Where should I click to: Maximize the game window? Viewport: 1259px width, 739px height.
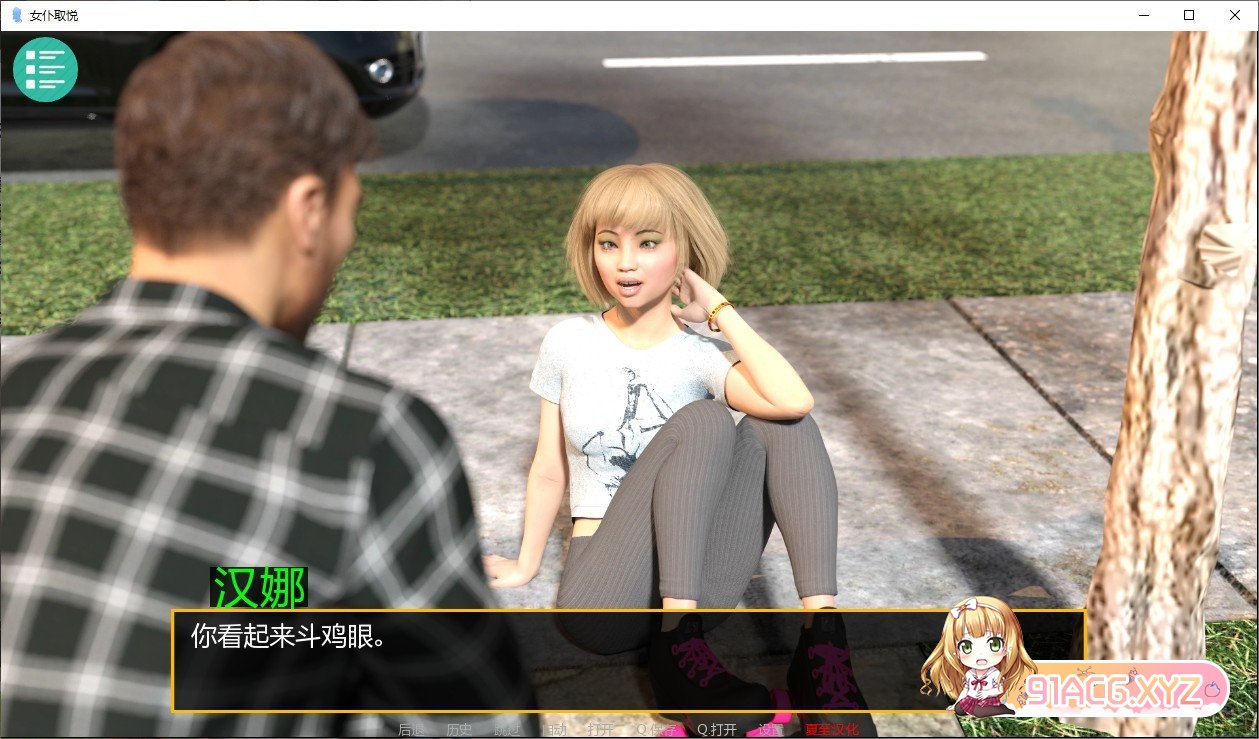click(x=1189, y=15)
